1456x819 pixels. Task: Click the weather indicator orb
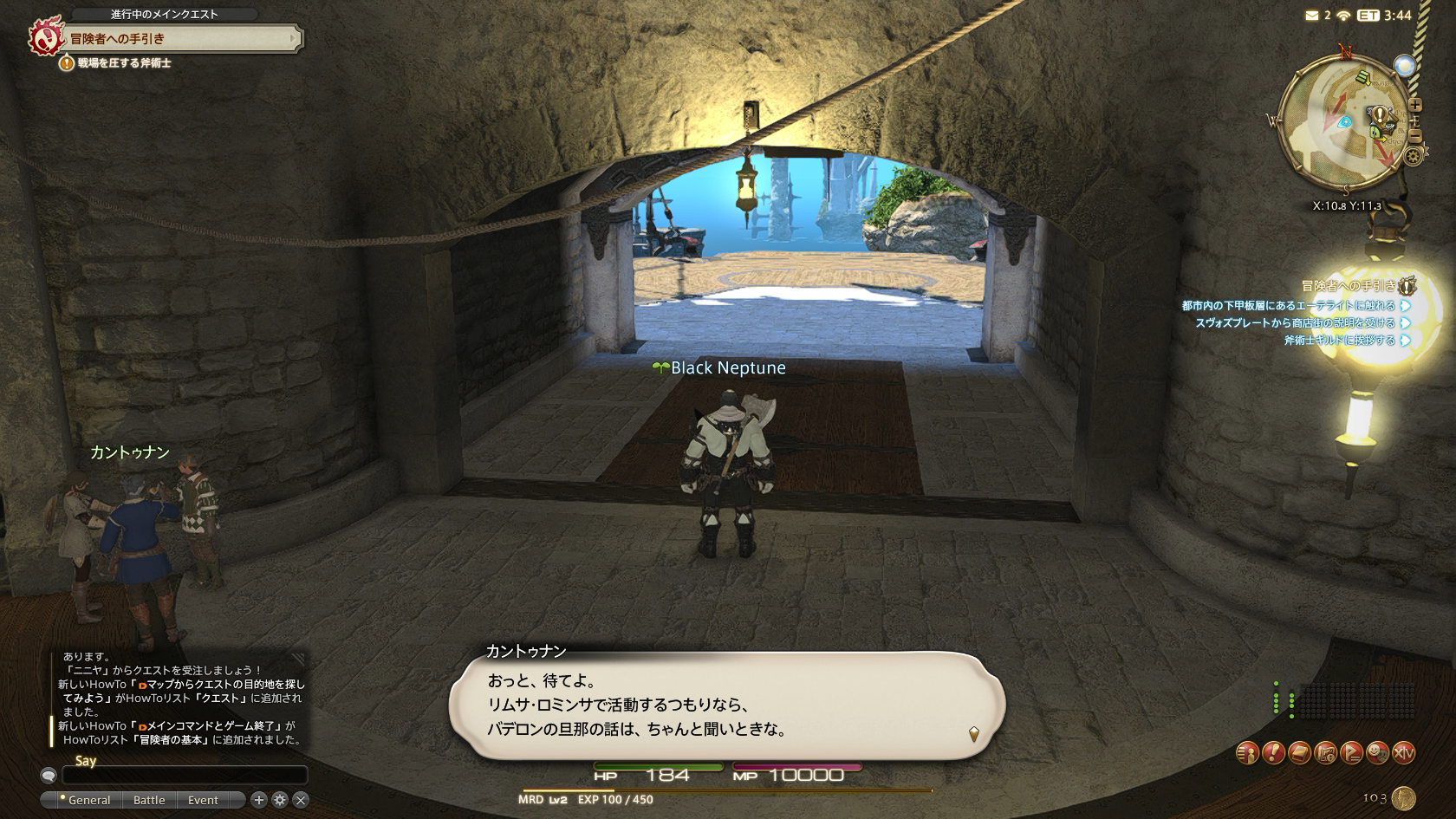coord(1404,66)
